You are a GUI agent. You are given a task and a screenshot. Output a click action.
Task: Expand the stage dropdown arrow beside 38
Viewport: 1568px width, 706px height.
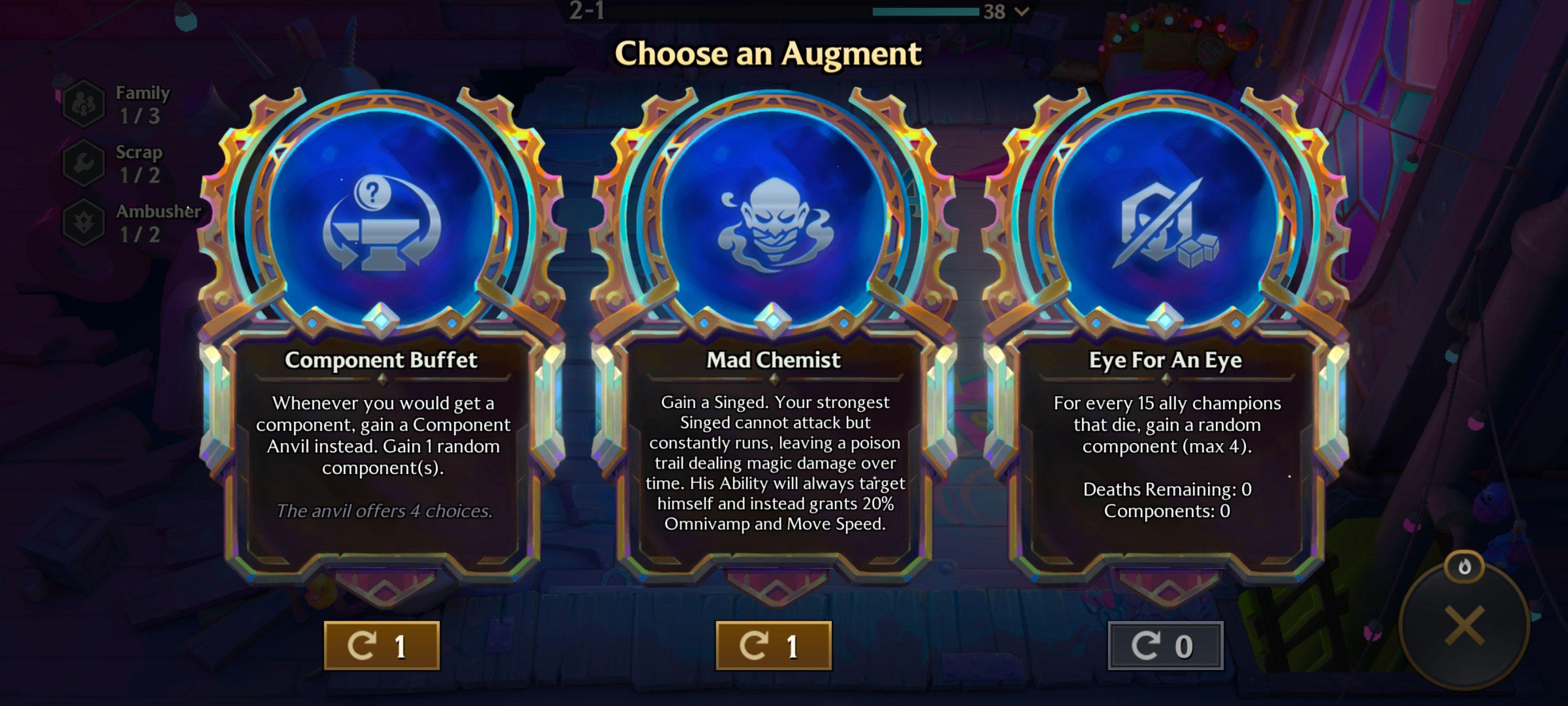1023,11
